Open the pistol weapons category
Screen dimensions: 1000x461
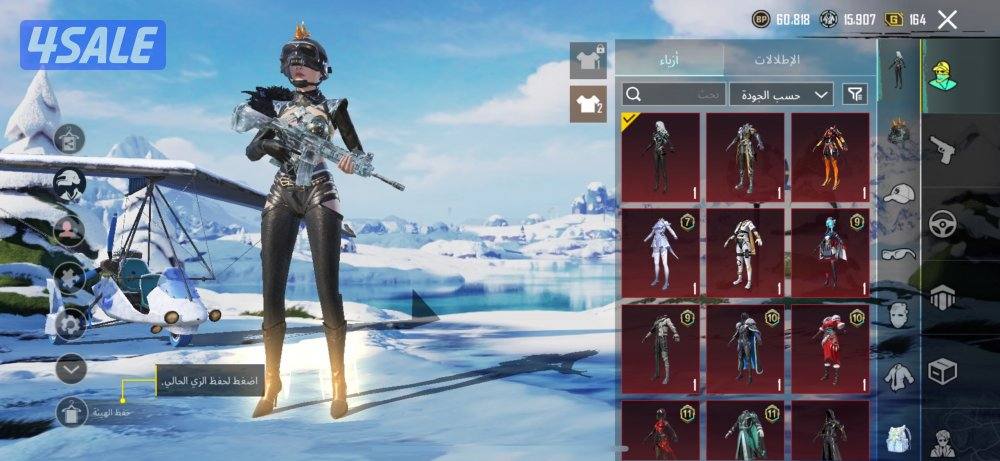pos(942,151)
